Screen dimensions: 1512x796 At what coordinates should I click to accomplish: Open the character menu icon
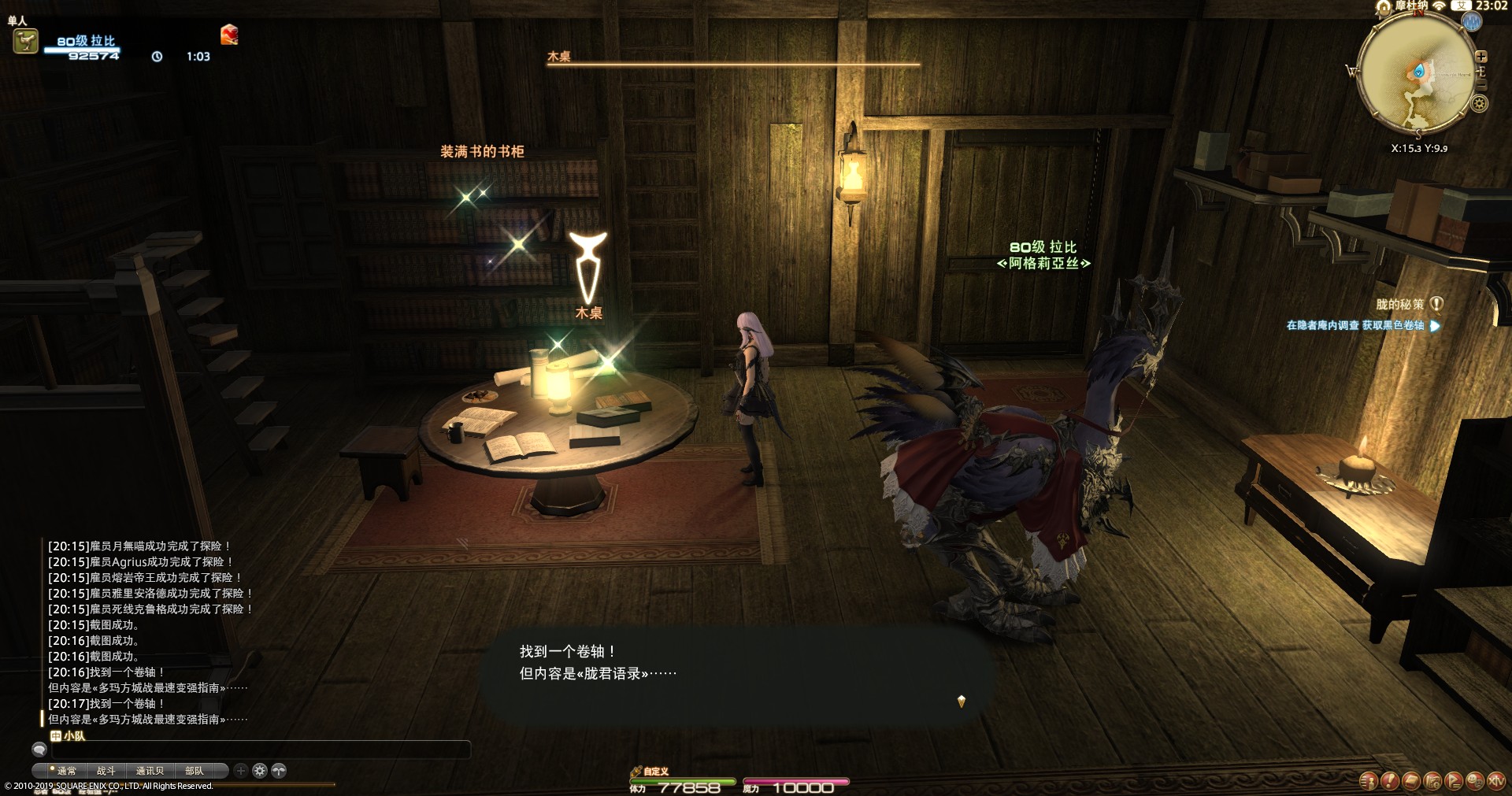(1369, 780)
